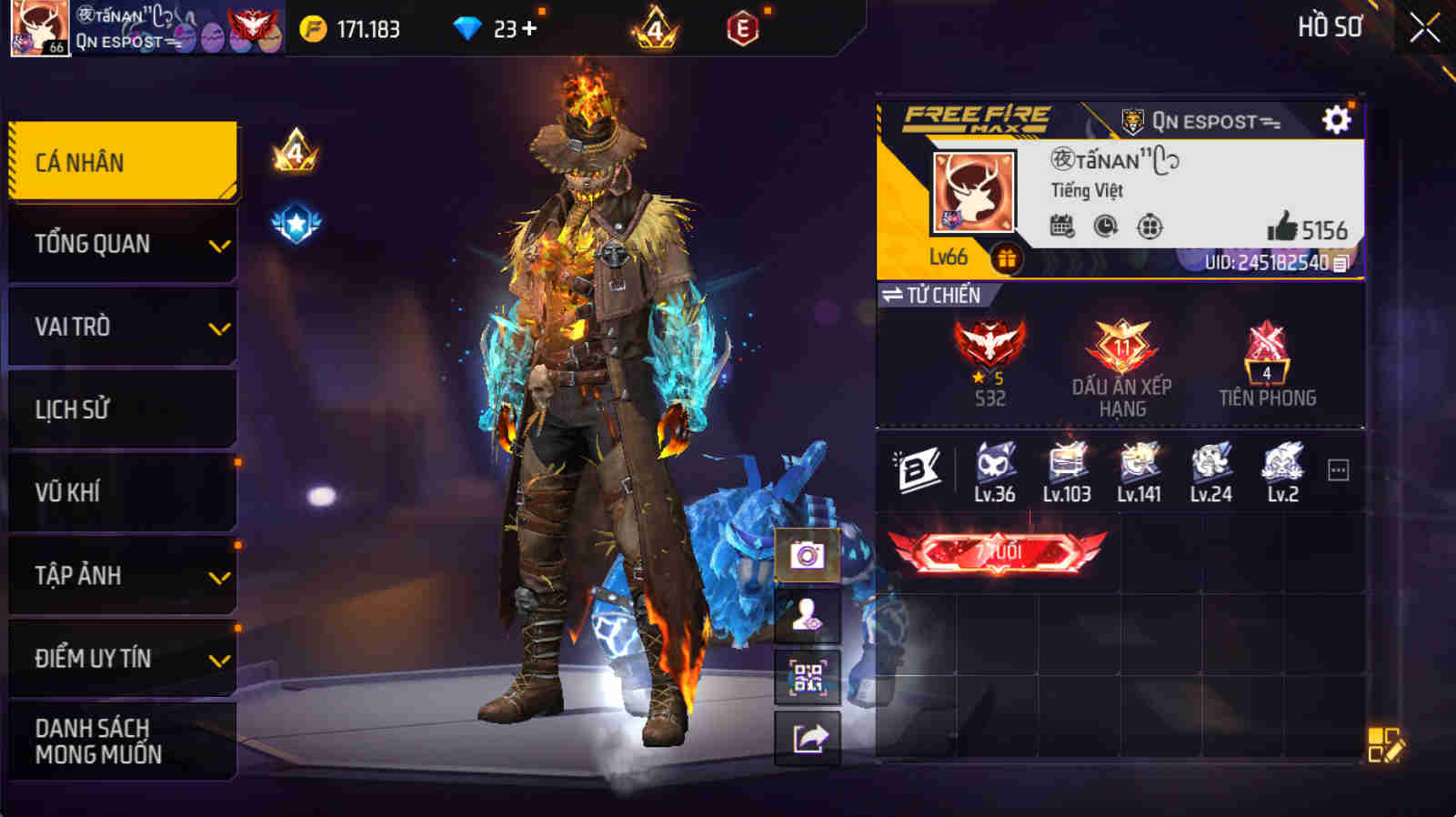Open the LỊCH SỬ menu entry
Viewport: 1456px width, 817px height.
[123, 408]
